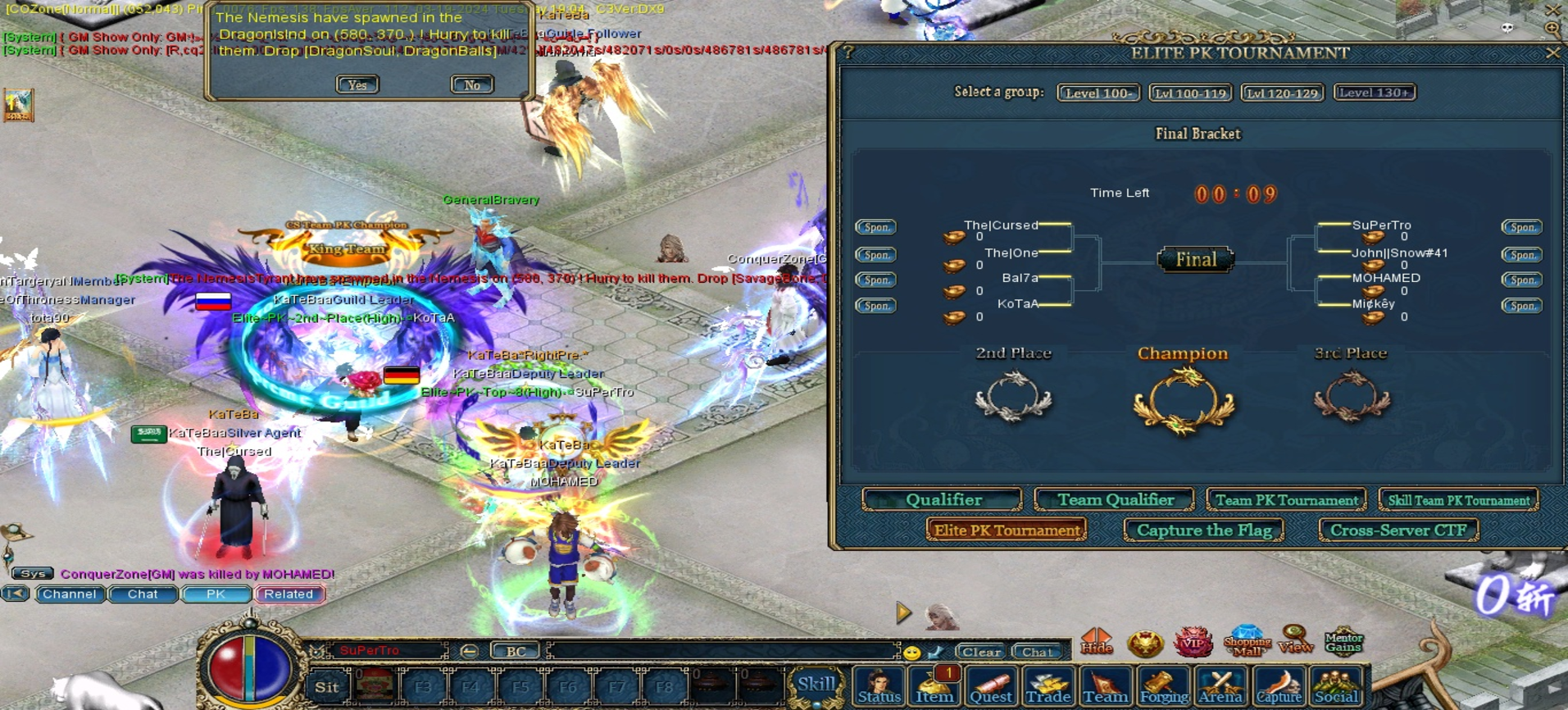Viewport: 1568px width, 710px height.
Task: Open the Team PK Tournament tab
Action: click(1286, 500)
